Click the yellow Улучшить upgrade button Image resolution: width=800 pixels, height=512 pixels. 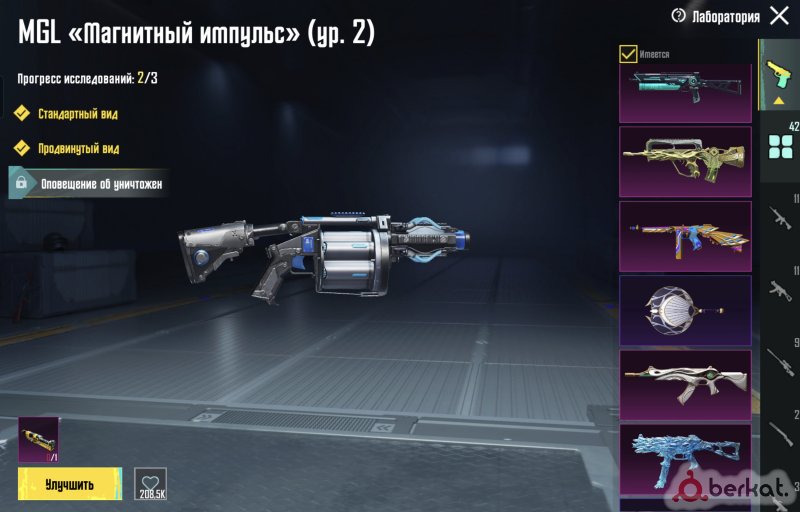click(x=69, y=485)
